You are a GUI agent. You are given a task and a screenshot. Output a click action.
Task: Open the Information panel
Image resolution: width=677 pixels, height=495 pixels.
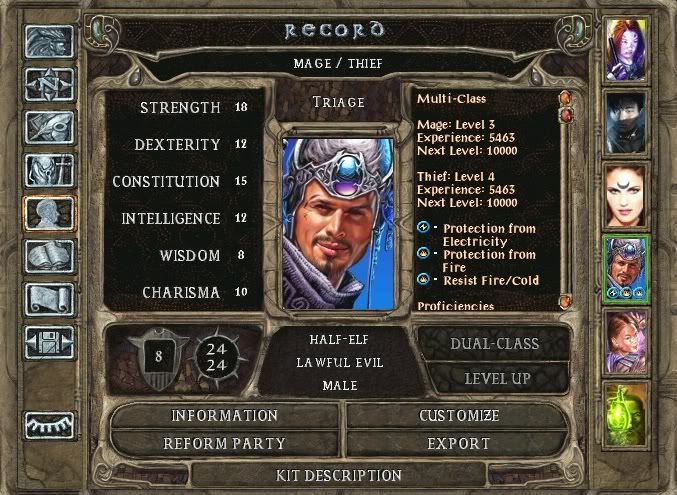[x=224, y=415]
